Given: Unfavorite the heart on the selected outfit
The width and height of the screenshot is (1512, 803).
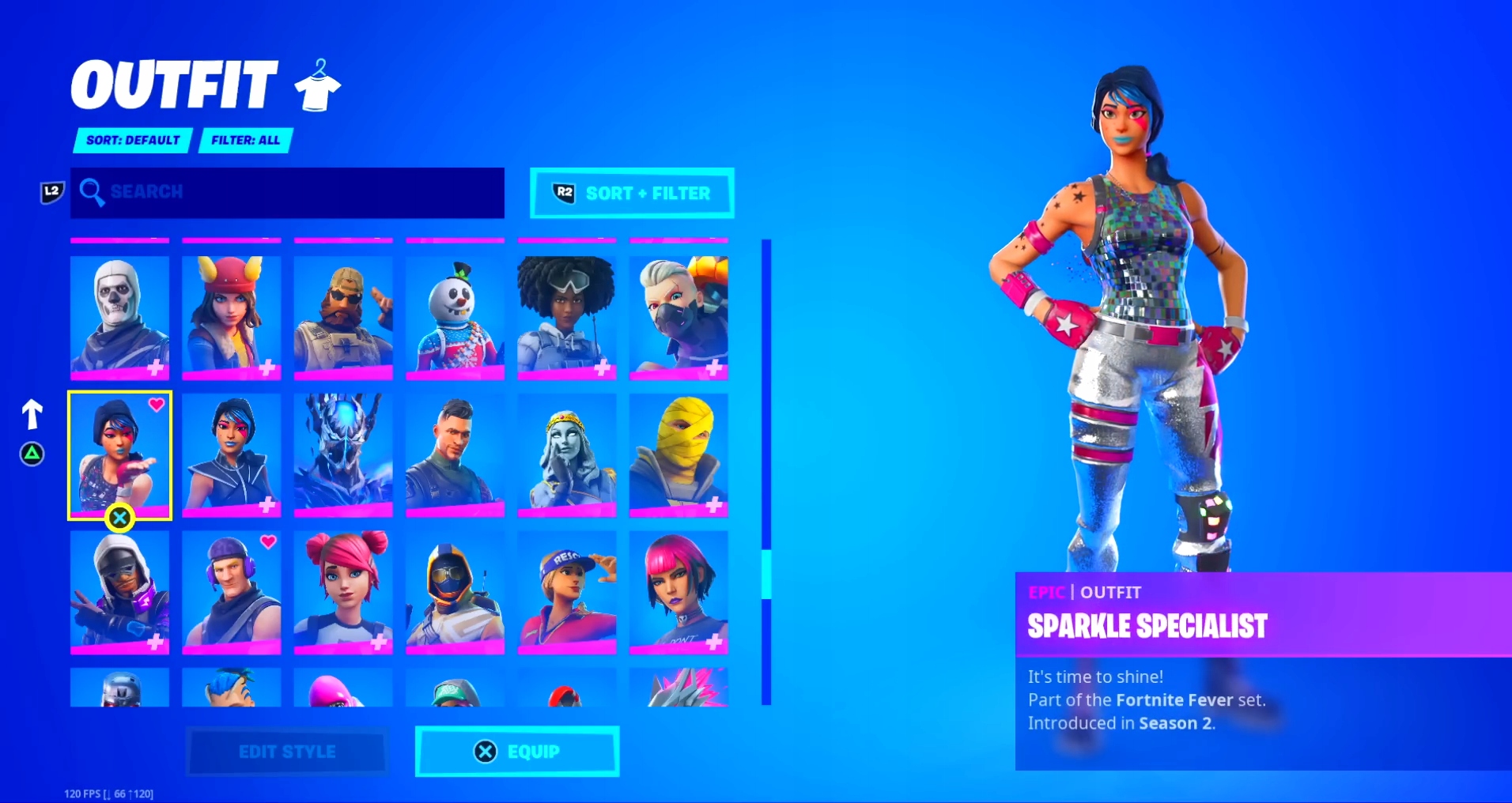Looking at the screenshot, I should 155,404.
